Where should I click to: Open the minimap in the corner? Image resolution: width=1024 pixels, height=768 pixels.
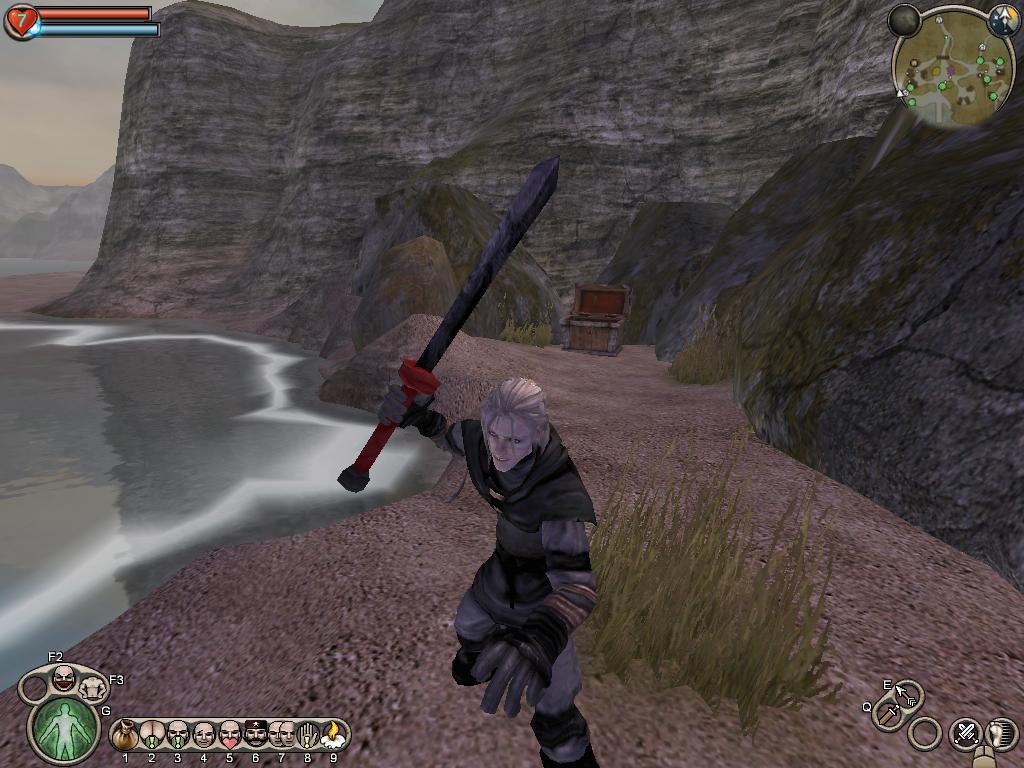pyautogui.click(x=948, y=72)
